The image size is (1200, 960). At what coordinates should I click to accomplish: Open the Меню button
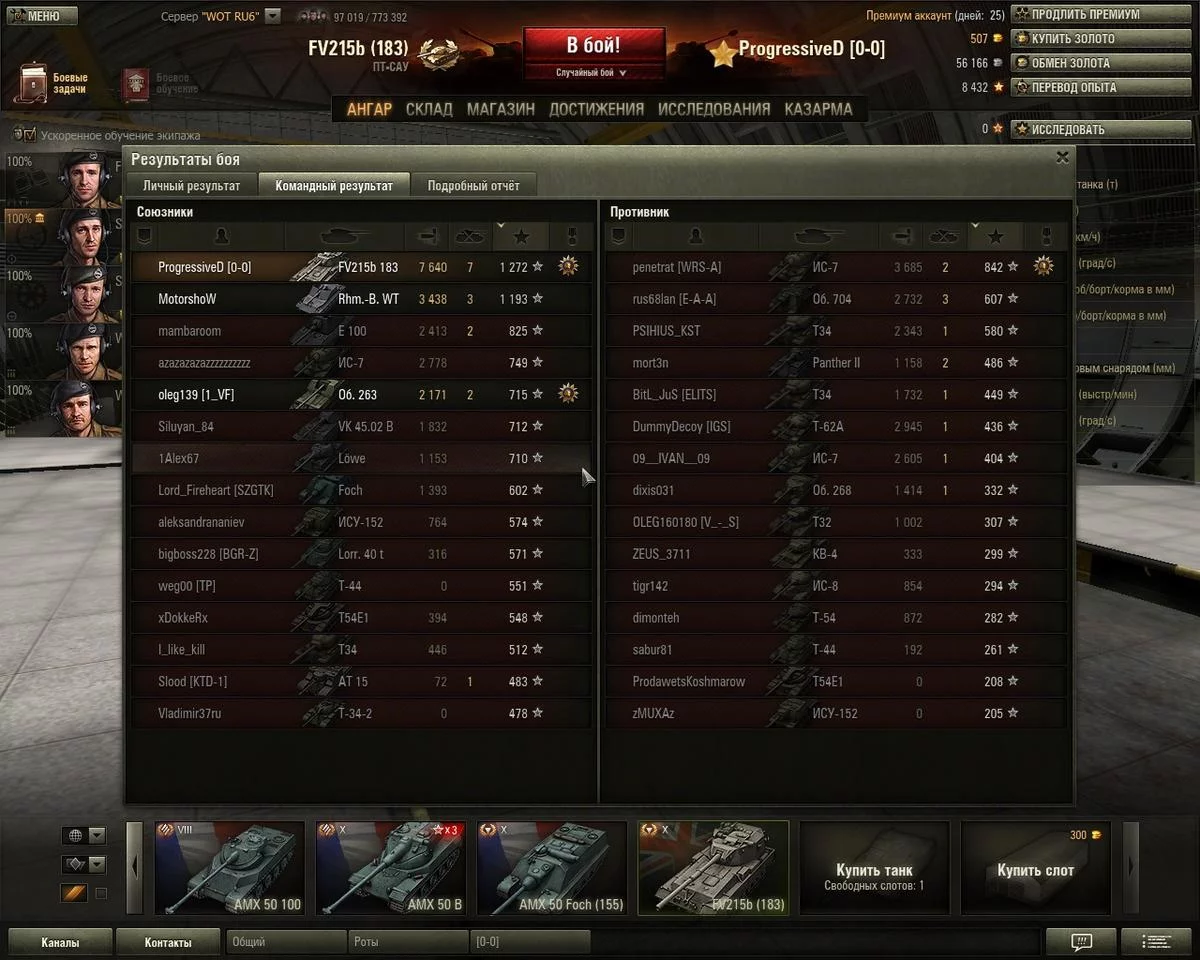41,16
